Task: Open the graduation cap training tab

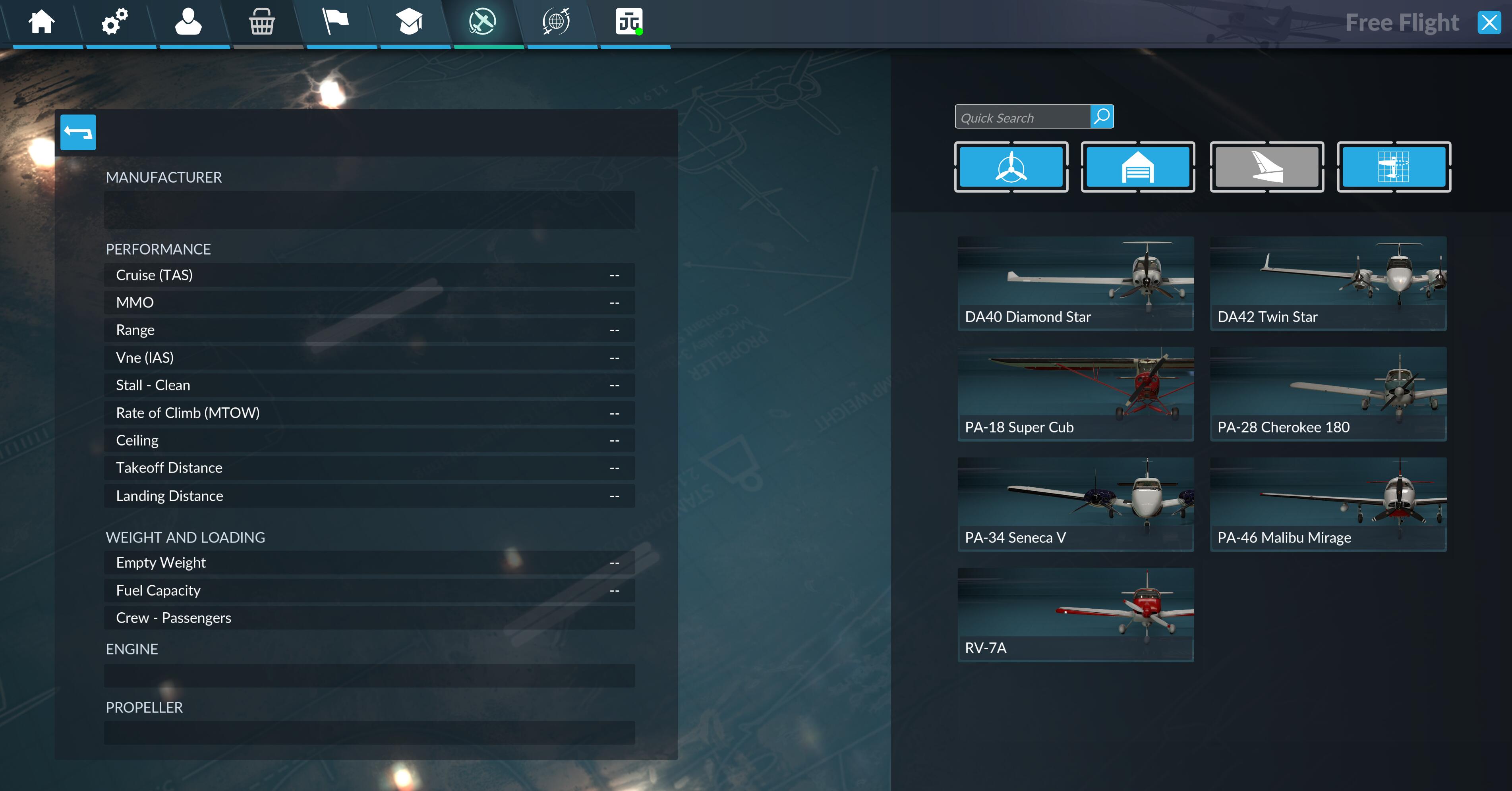Action: (409, 22)
